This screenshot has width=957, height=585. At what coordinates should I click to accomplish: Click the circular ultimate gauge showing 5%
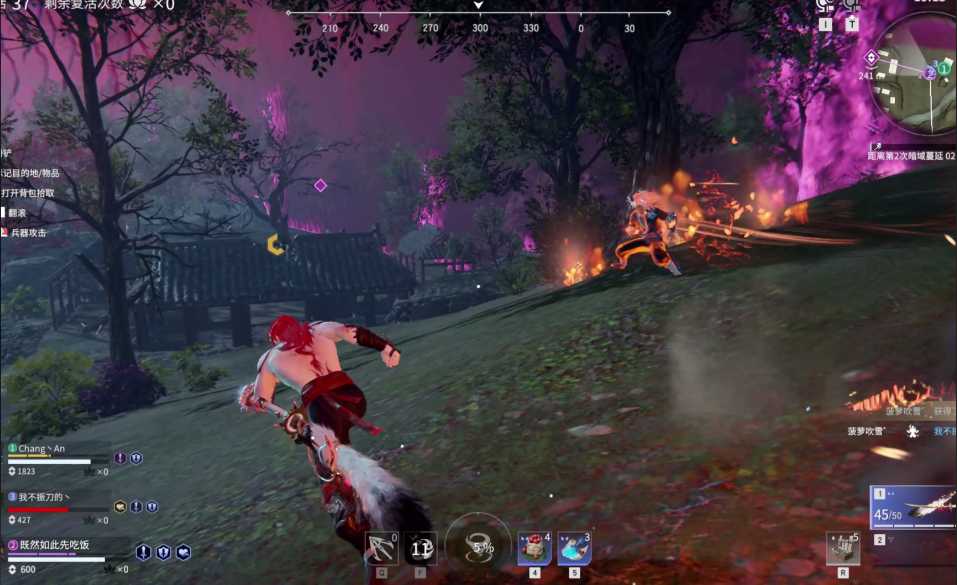pyautogui.click(x=478, y=546)
